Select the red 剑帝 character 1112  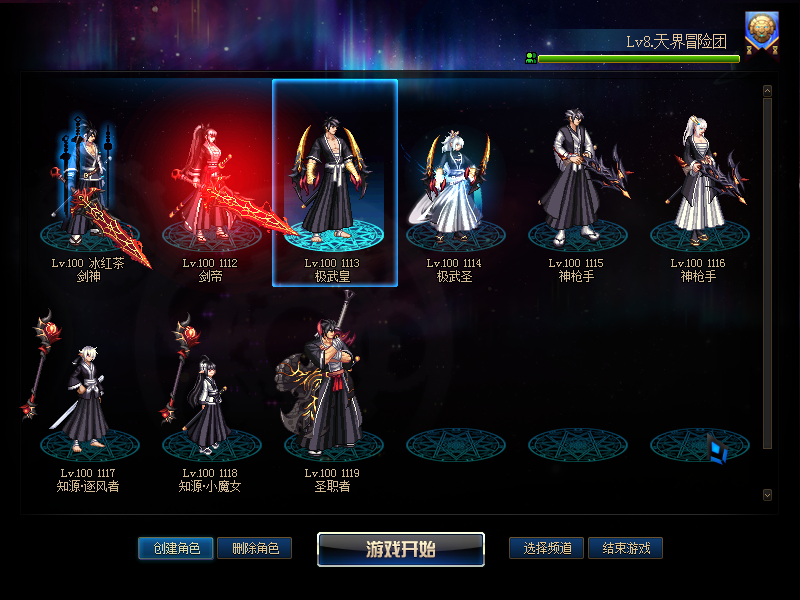click(x=210, y=185)
